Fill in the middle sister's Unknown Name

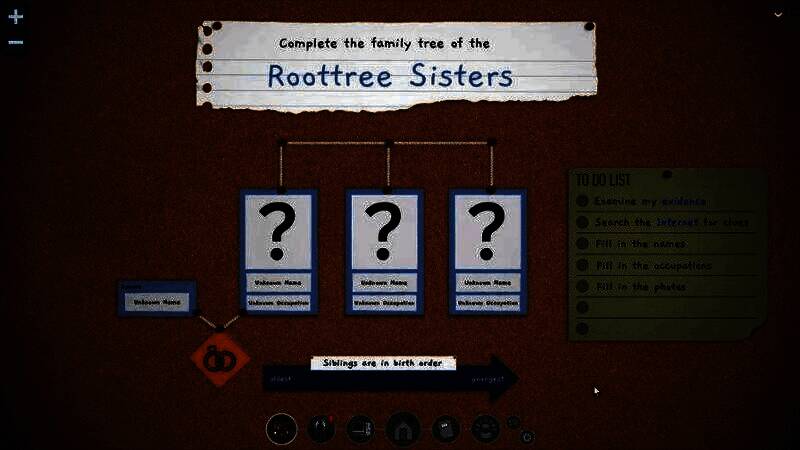(x=384, y=282)
